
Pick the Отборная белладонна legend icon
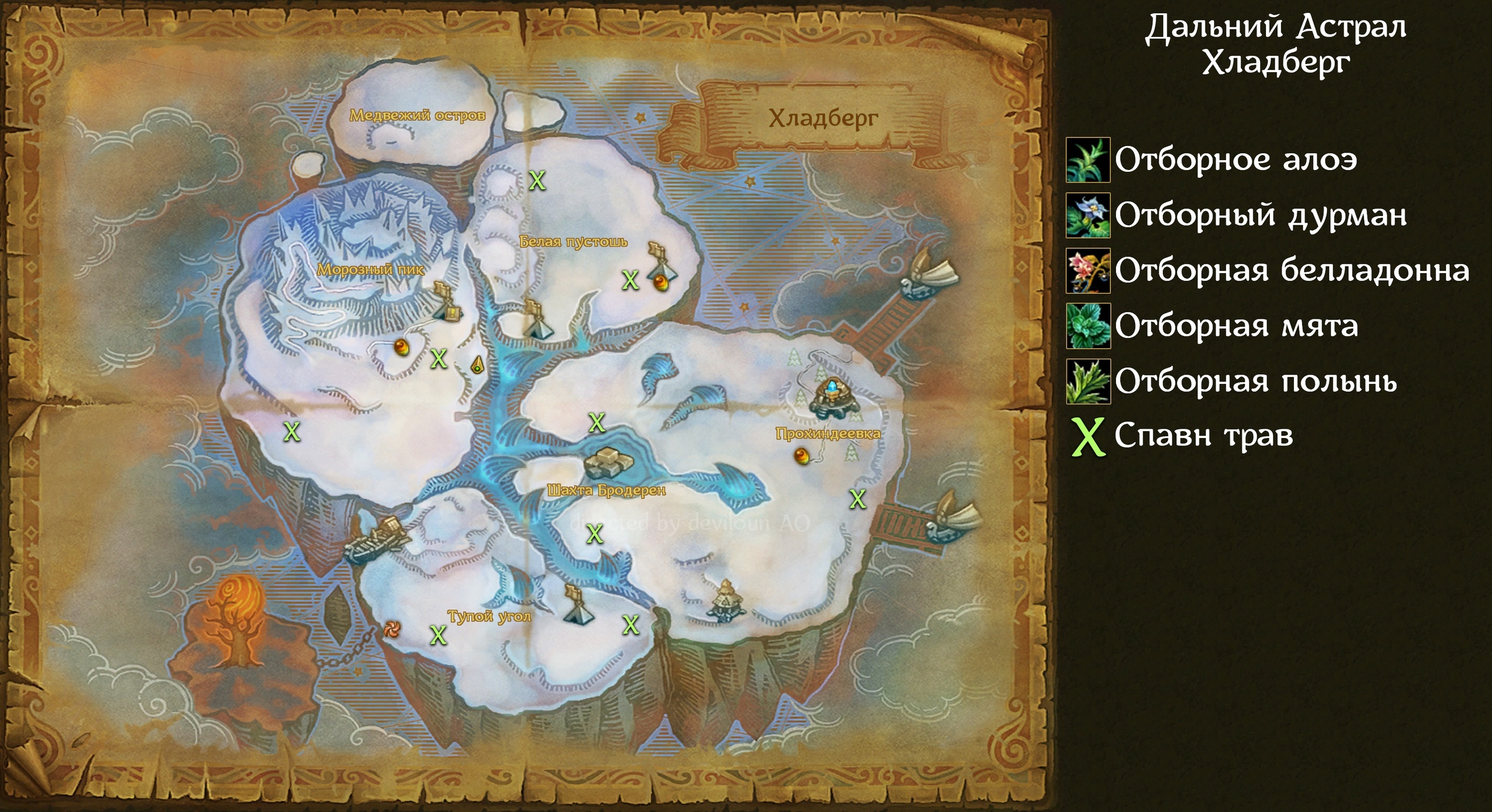[1088, 271]
